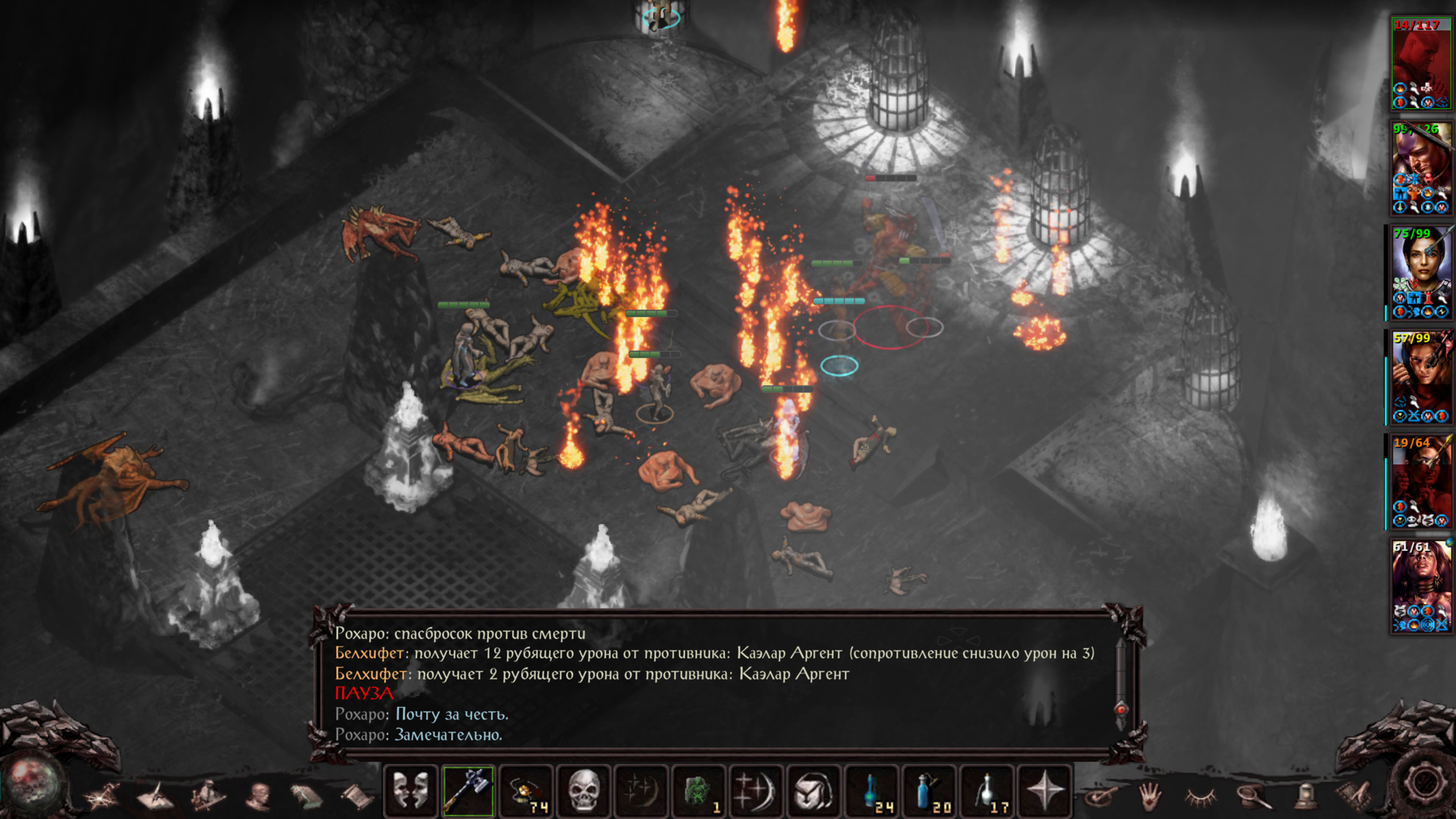
Task: Choose the sling bullets slot with 74
Action: pyautogui.click(x=526, y=791)
